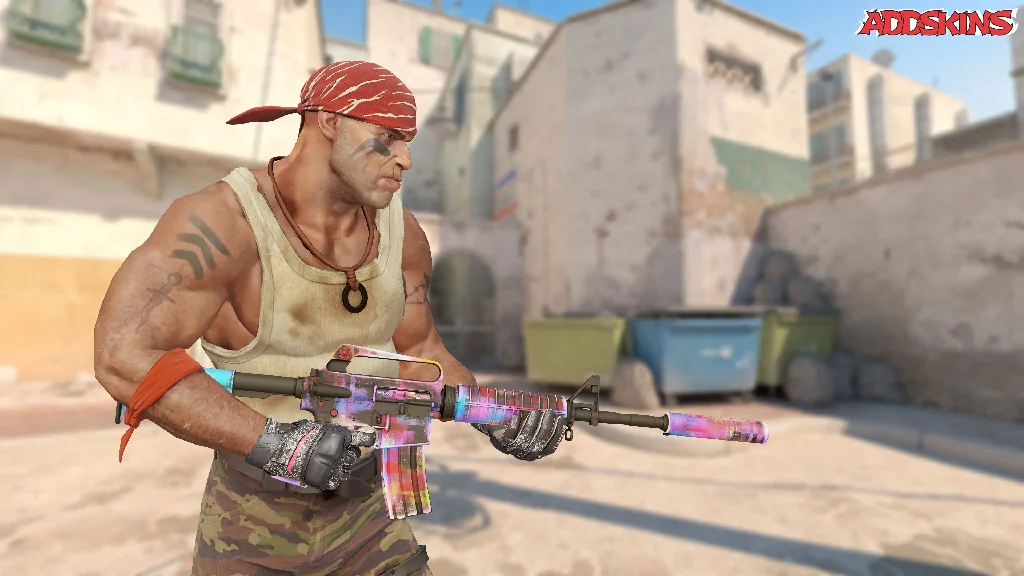The height and width of the screenshot is (576, 1024).
Task: Click the ADDSKINS logo watermark
Action: [x=937, y=23]
